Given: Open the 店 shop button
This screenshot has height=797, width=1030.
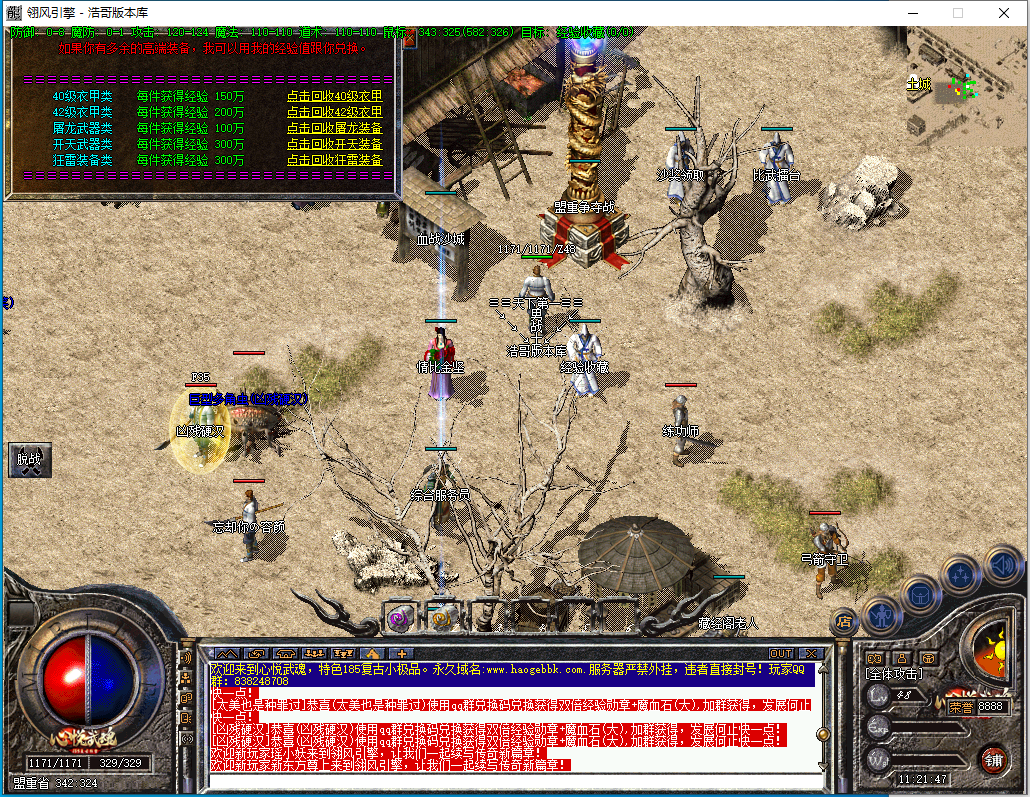Looking at the screenshot, I should pos(845,621).
